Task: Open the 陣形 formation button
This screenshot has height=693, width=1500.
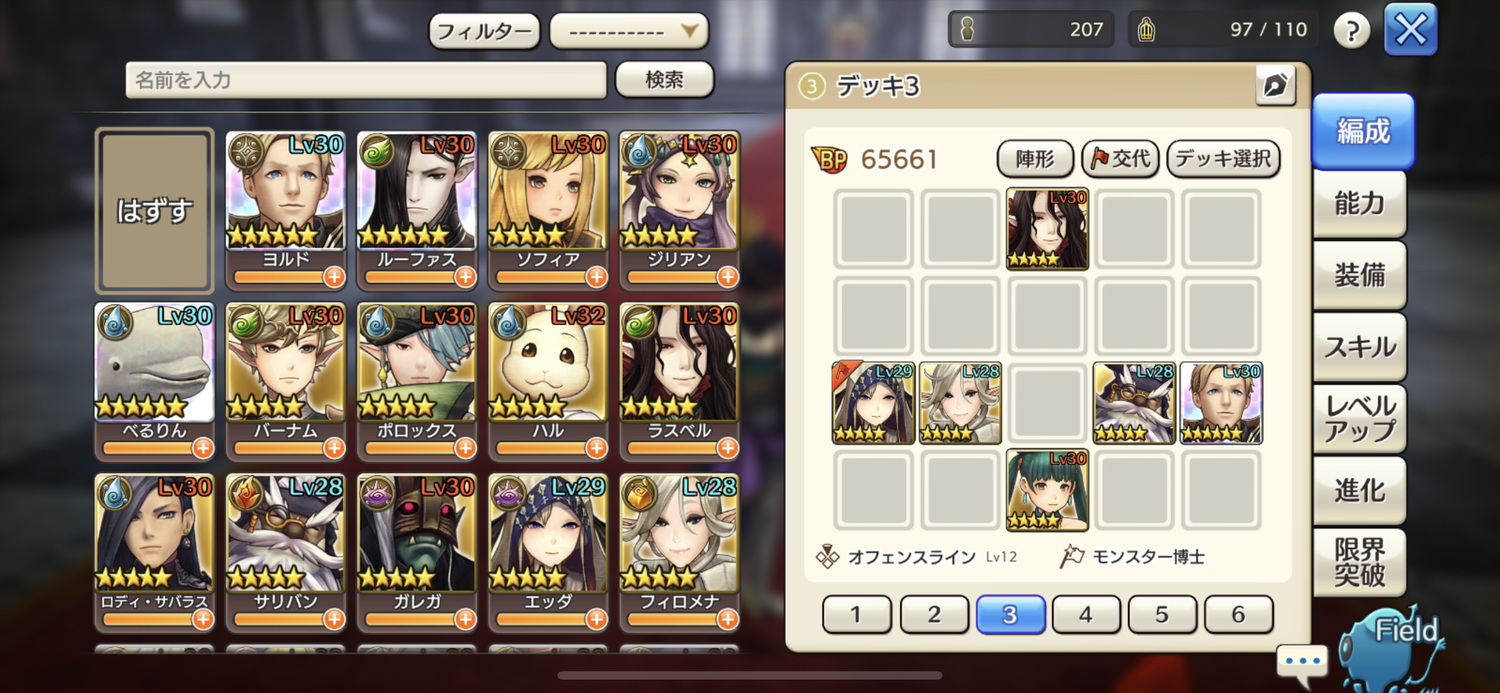Action: click(x=1035, y=158)
